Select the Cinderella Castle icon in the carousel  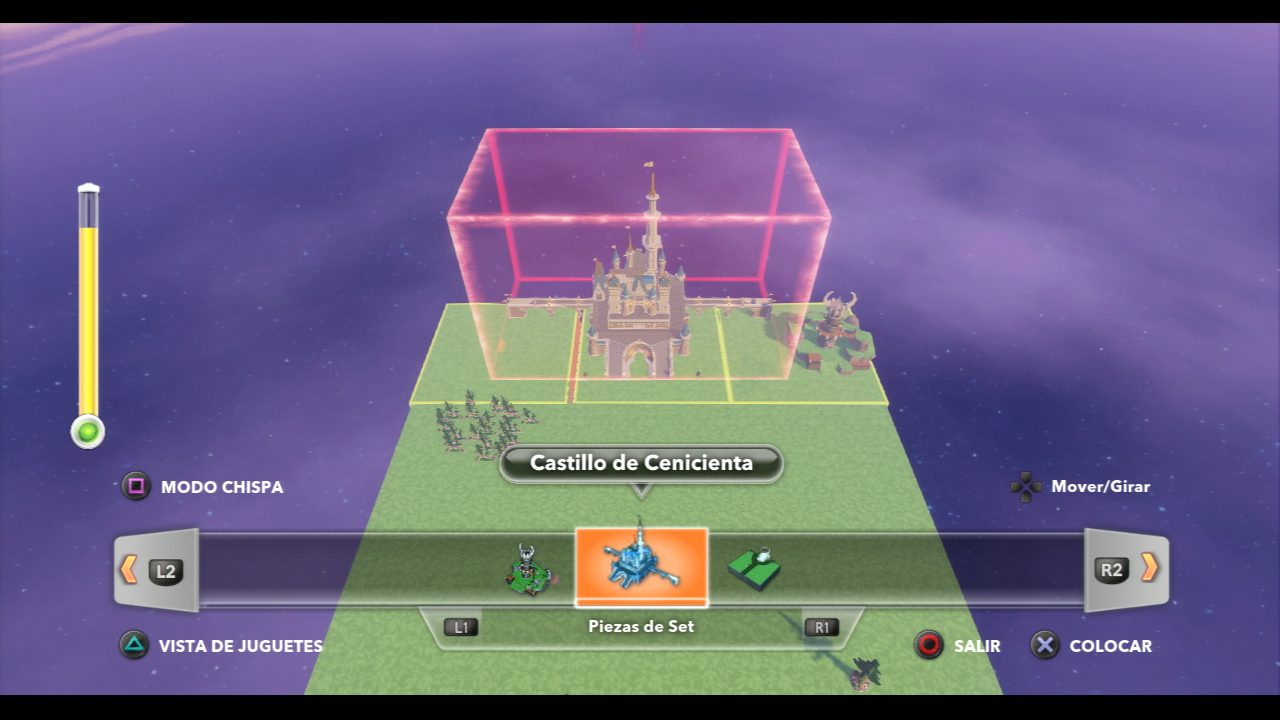640,565
